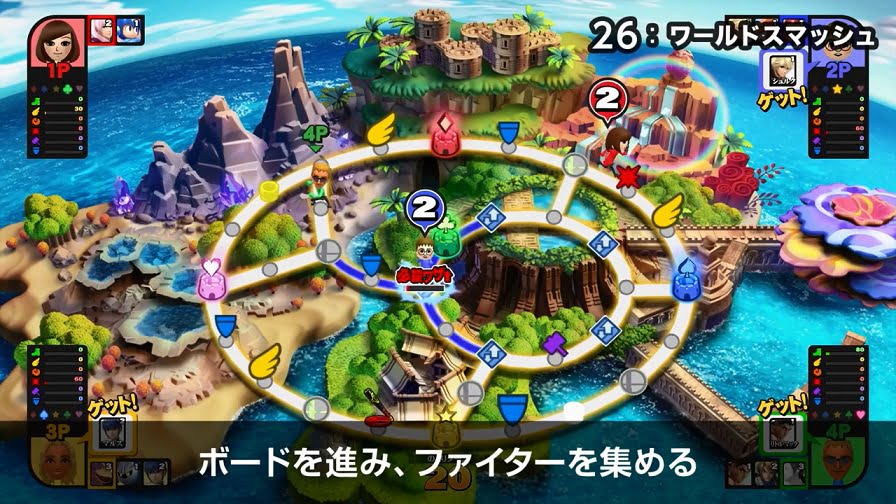Choose the pink heart checkpoint on board

[212, 284]
